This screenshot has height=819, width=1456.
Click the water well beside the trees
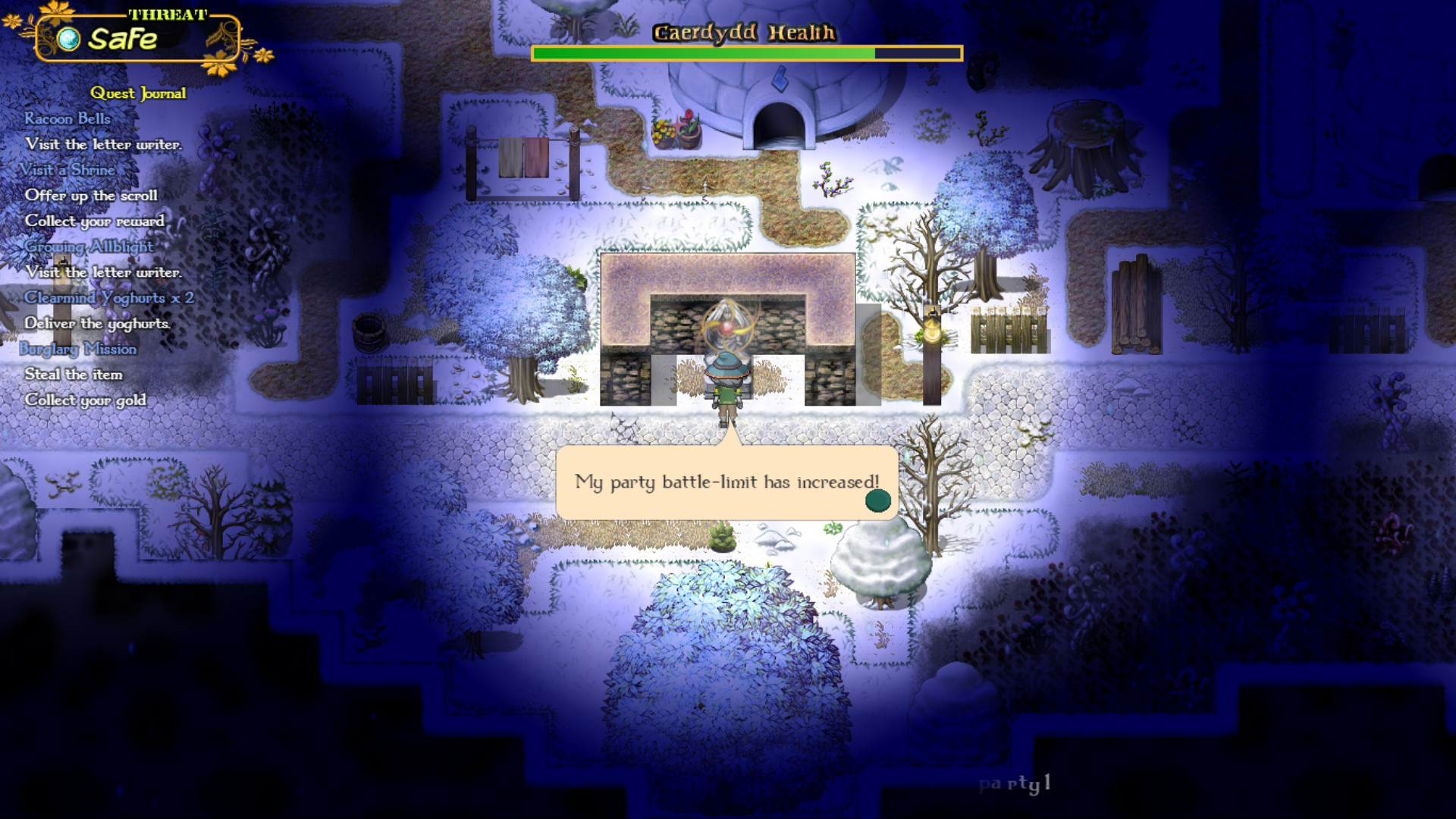371,330
